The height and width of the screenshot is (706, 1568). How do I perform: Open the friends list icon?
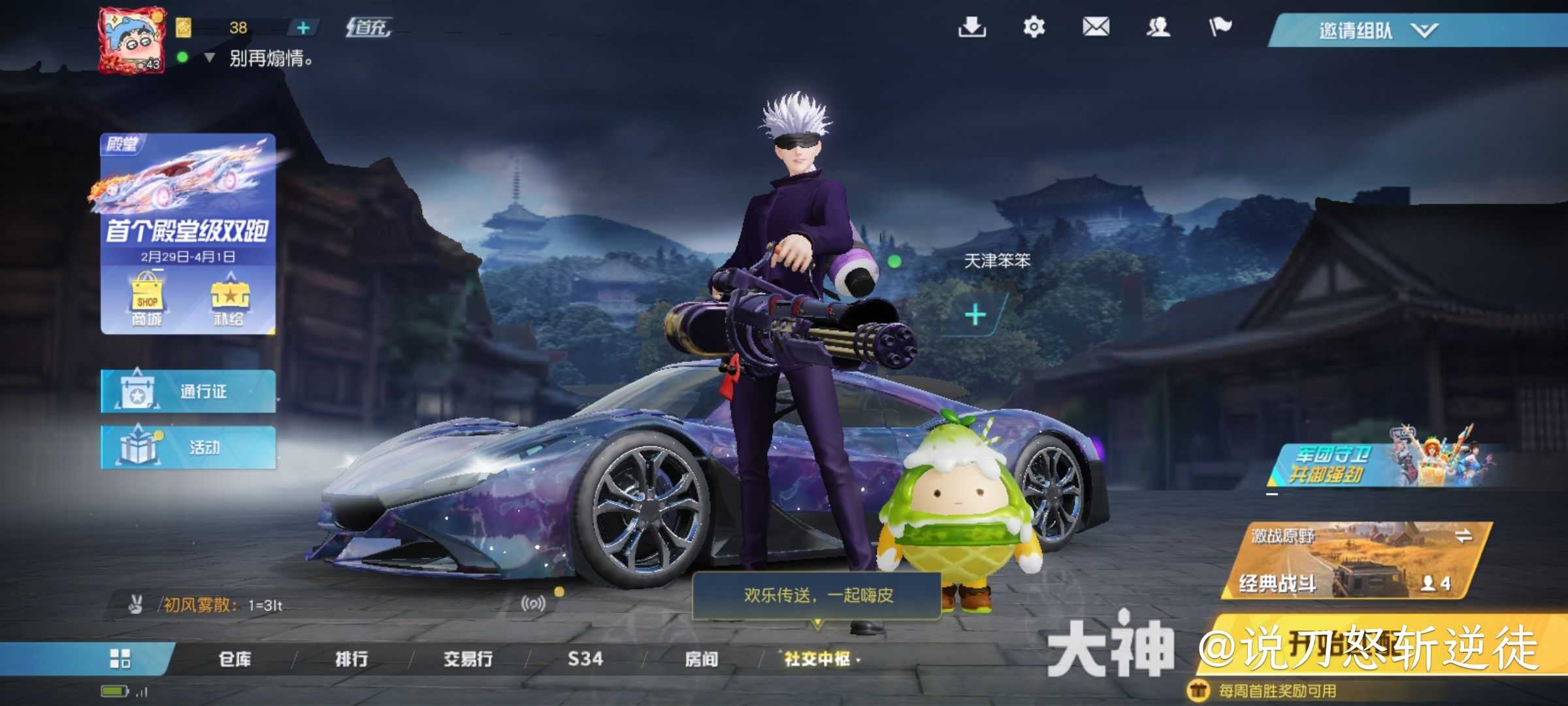(1158, 27)
